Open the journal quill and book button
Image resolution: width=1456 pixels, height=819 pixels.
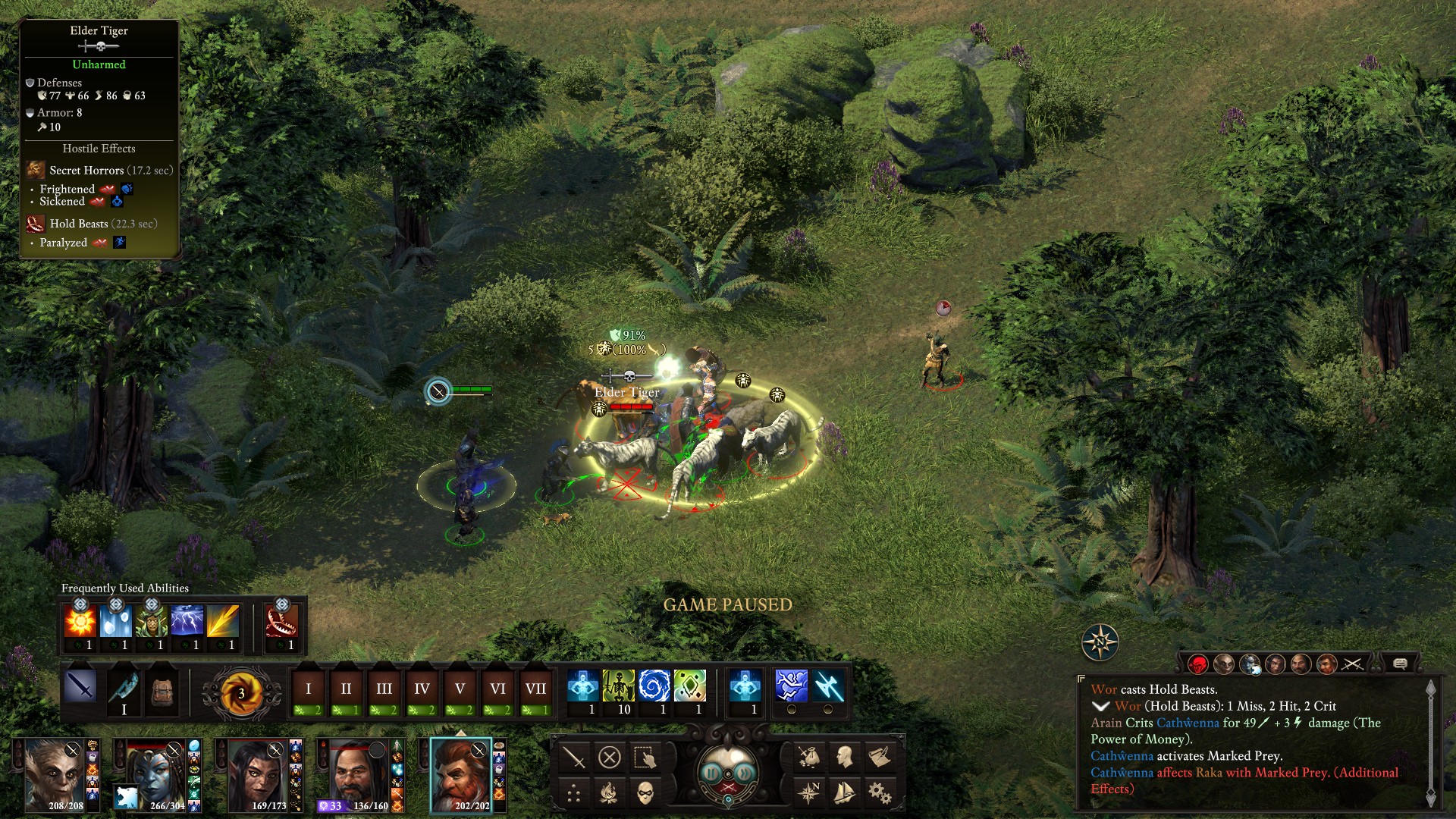[880, 757]
